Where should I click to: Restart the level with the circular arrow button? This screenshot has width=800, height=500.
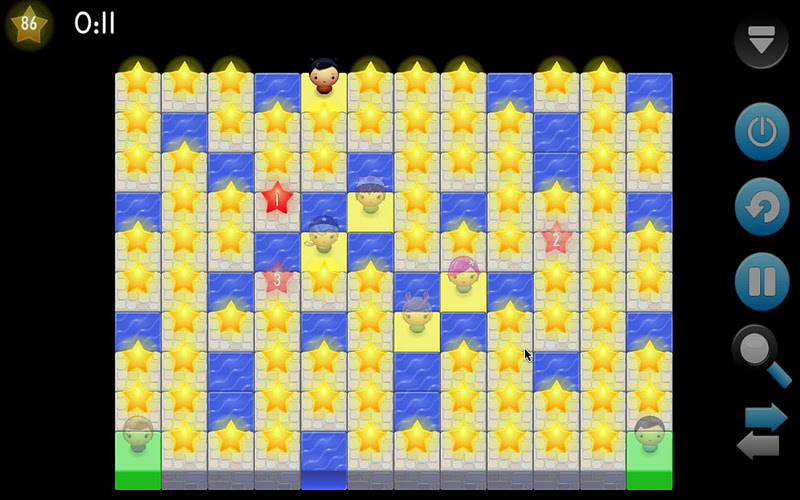(762, 206)
